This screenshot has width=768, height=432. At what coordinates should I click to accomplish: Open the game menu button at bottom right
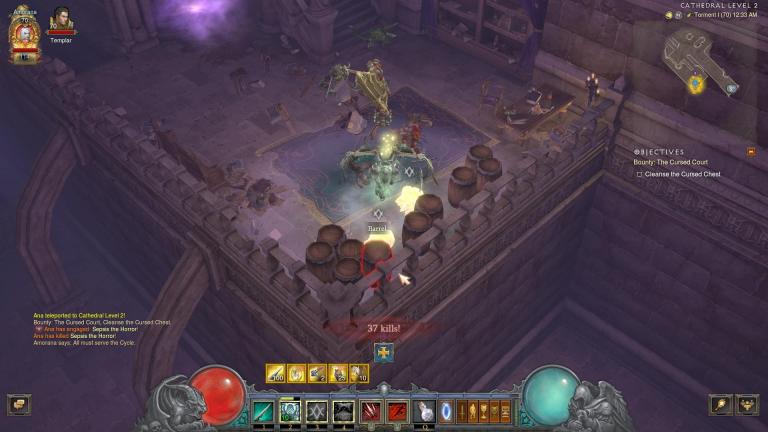[x=747, y=404]
